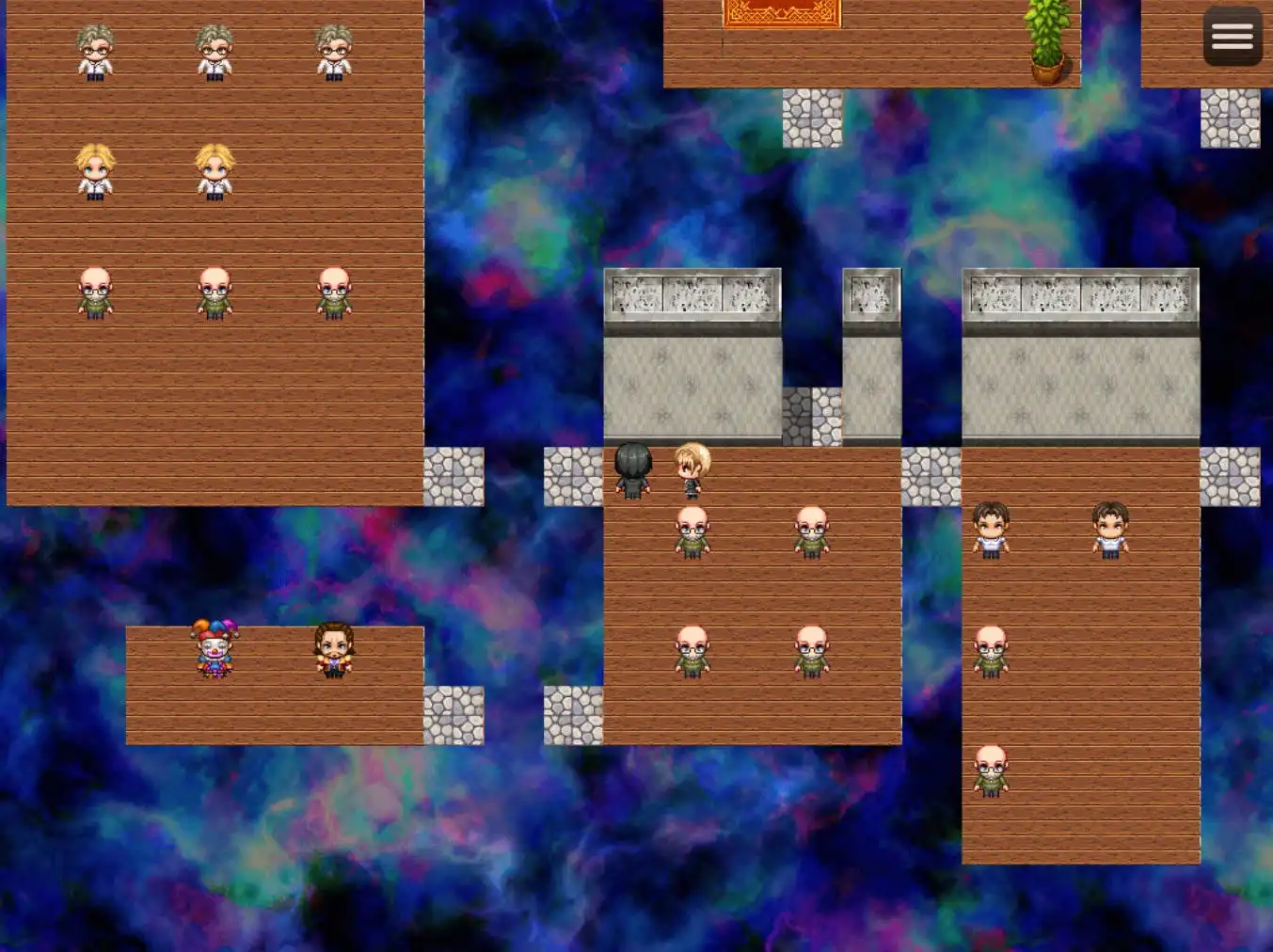Click the cobblestone tile below the clown's room
Viewport: 1273px width, 952px height.
(x=454, y=715)
